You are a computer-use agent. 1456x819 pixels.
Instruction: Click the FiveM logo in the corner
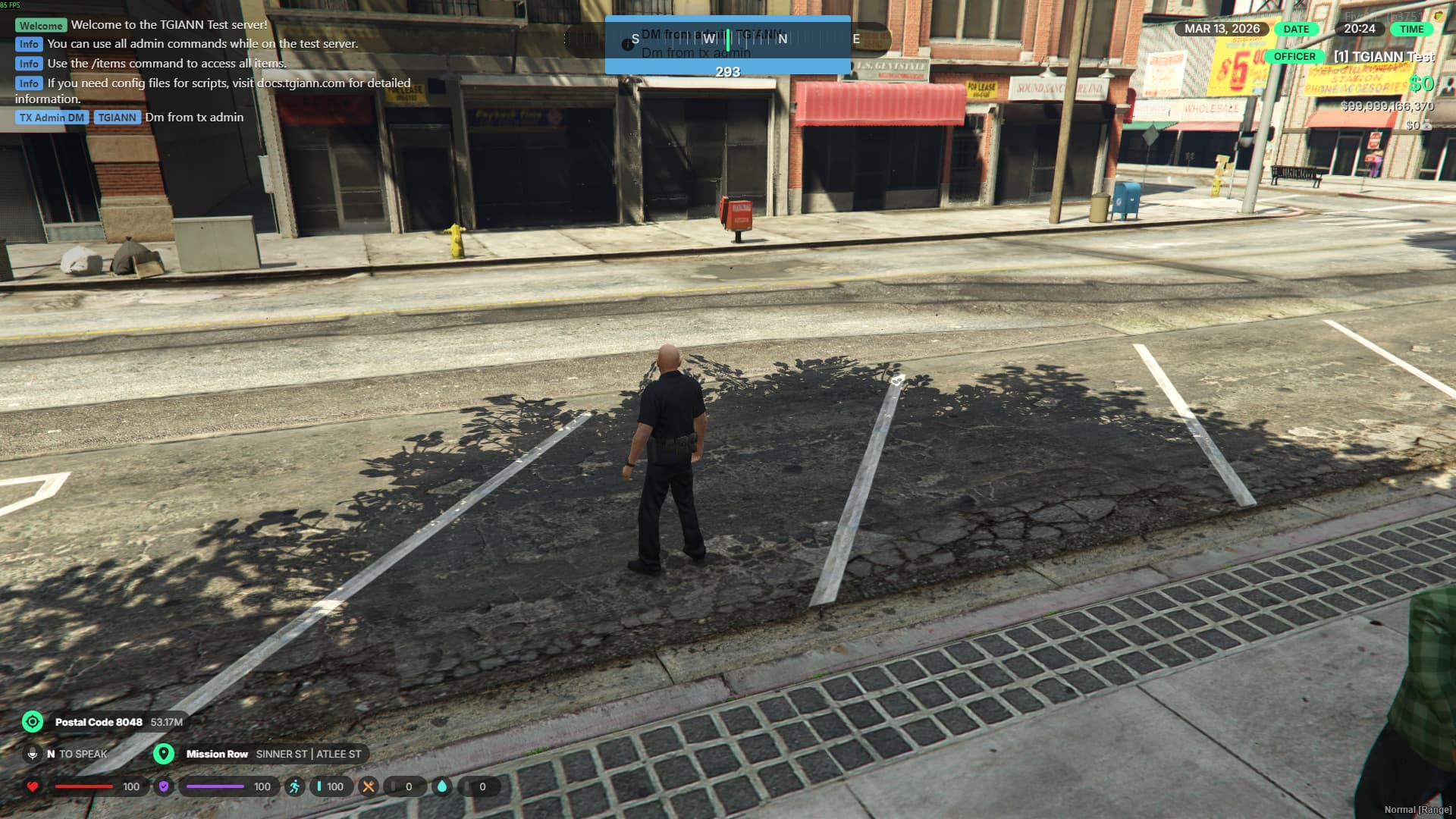[1438, 16]
